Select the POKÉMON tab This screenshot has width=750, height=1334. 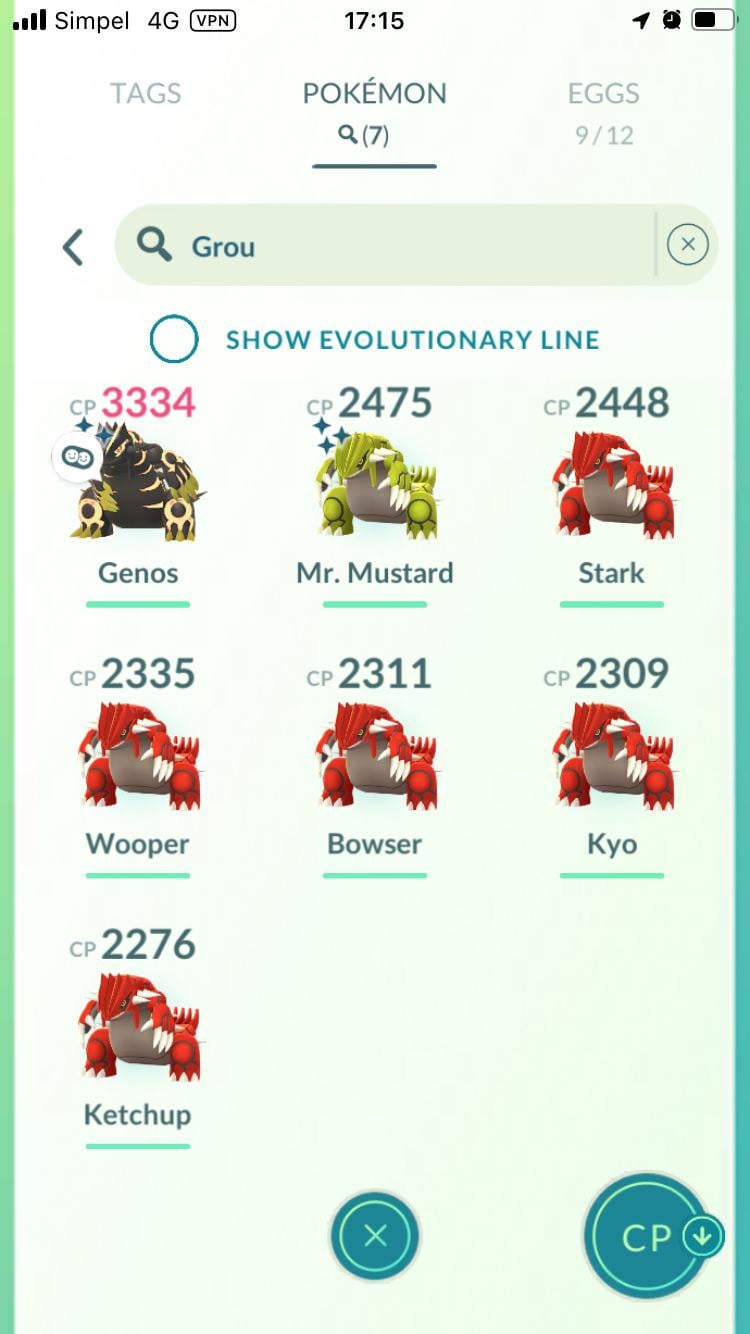pyautogui.click(x=374, y=111)
